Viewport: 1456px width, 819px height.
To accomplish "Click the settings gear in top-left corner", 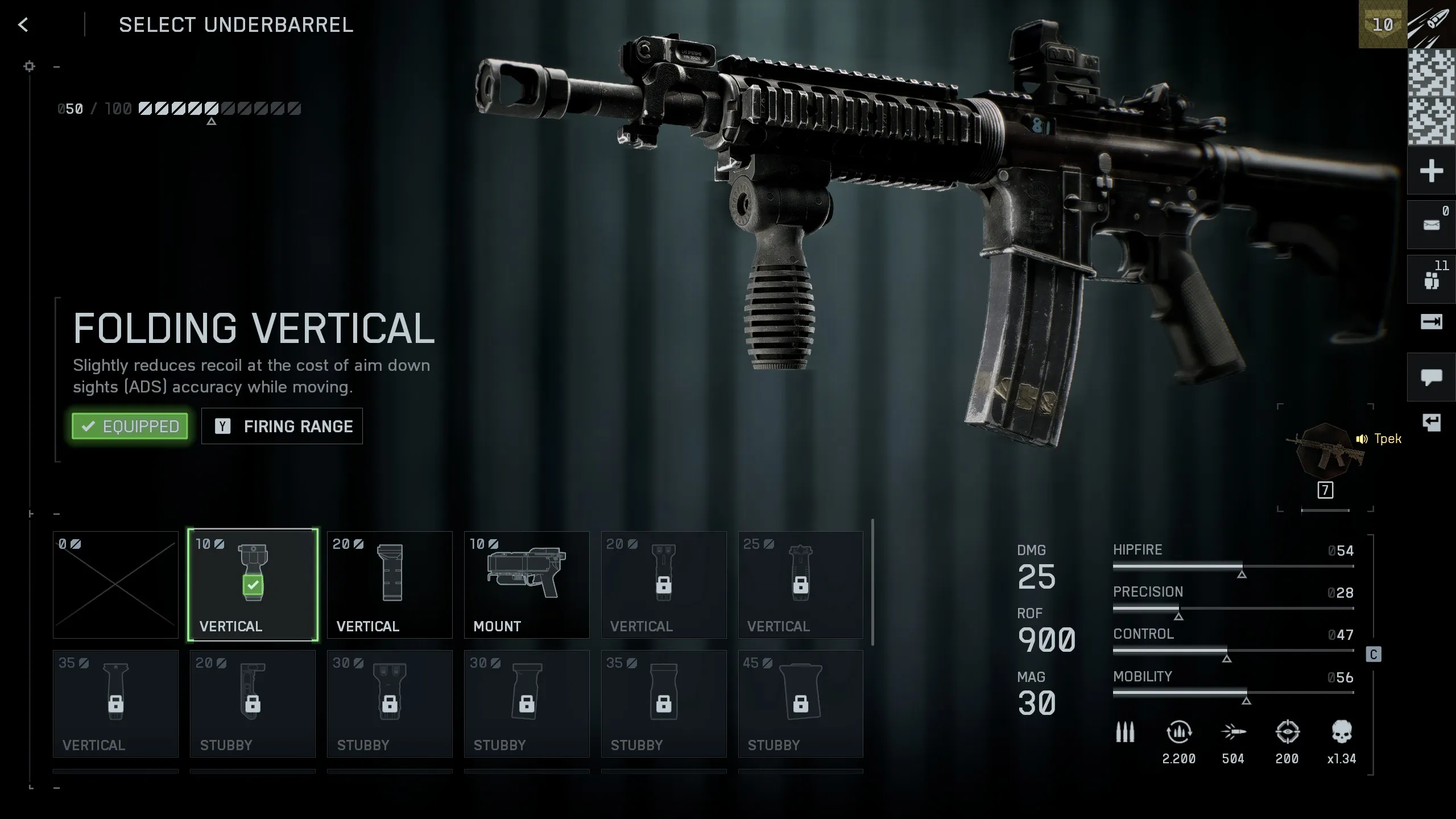I will point(29,66).
